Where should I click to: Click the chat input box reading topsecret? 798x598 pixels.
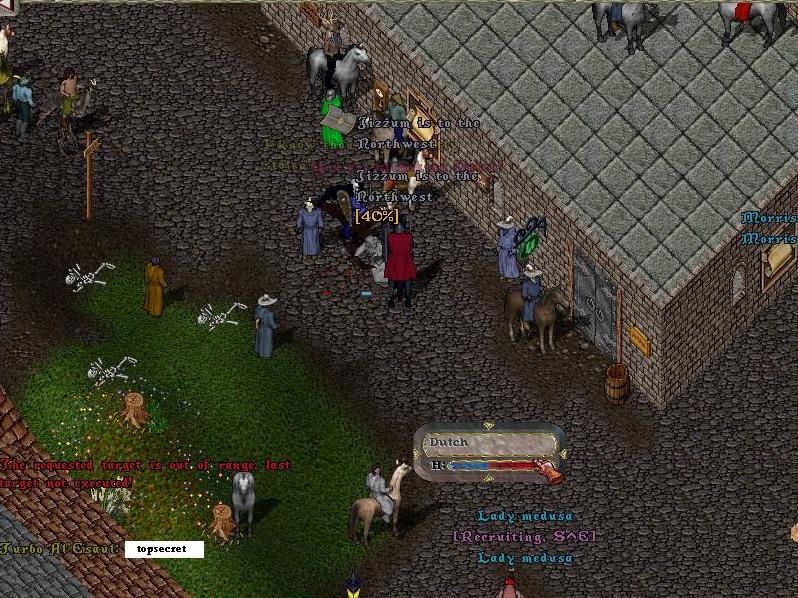click(x=164, y=549)
